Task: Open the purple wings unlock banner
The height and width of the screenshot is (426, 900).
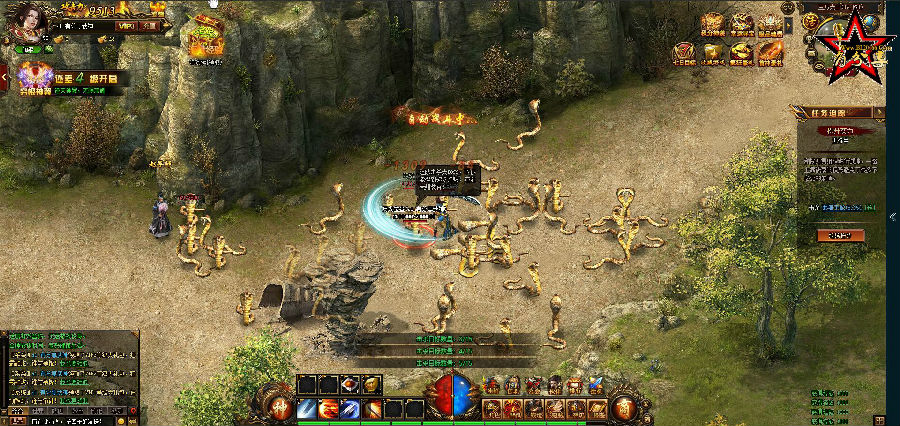Action: [36, 74]
